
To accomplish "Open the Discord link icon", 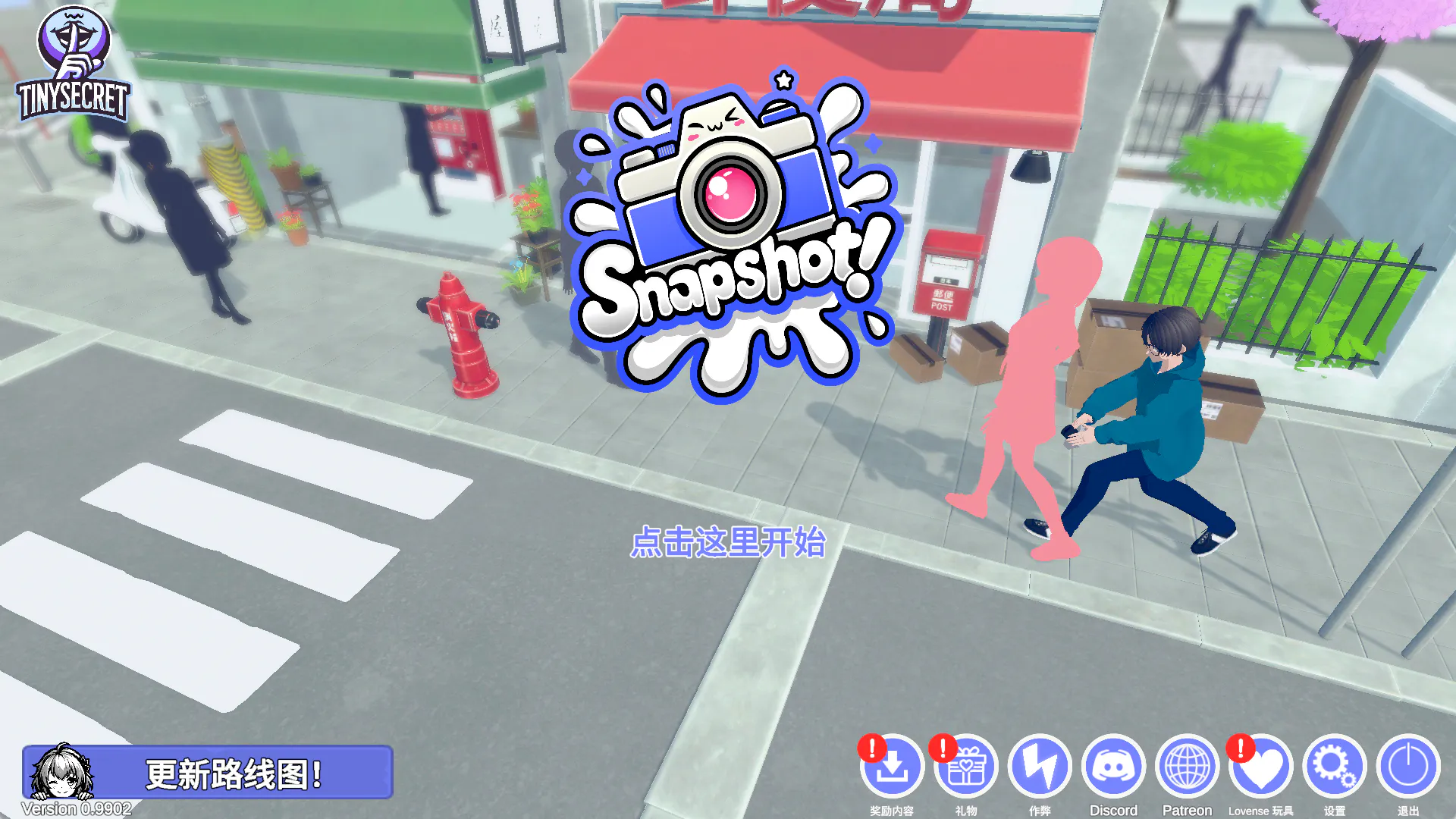I will point(1113,767).
